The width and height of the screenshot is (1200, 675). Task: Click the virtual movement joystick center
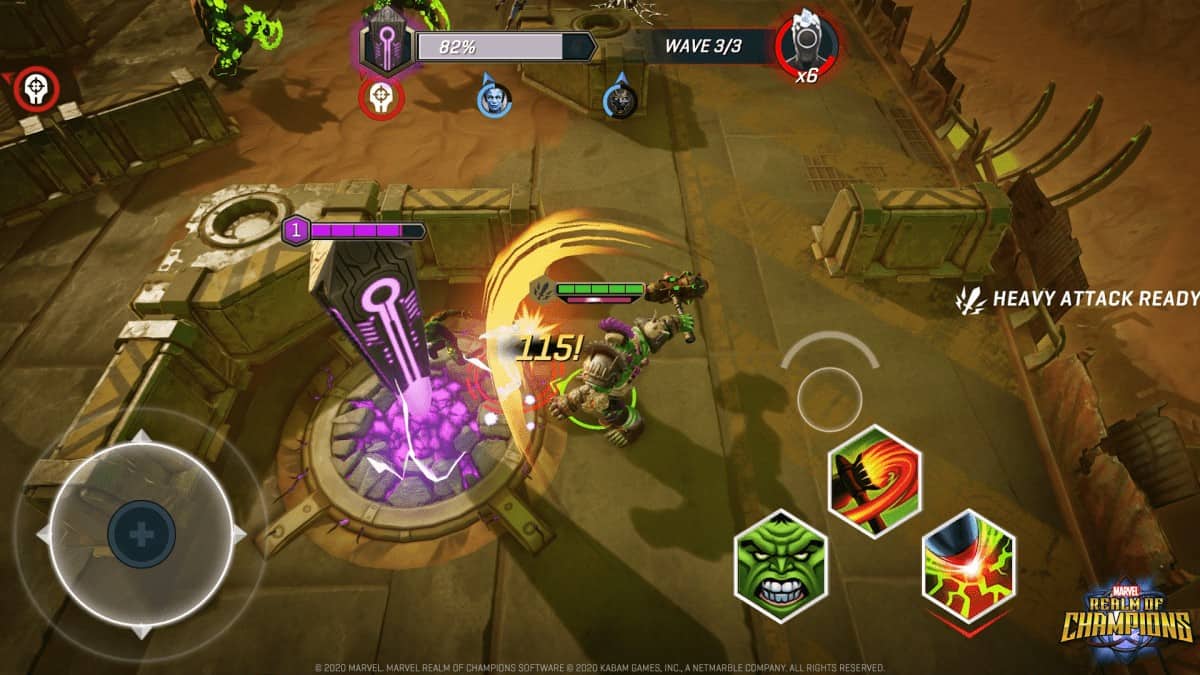(141, 535)
